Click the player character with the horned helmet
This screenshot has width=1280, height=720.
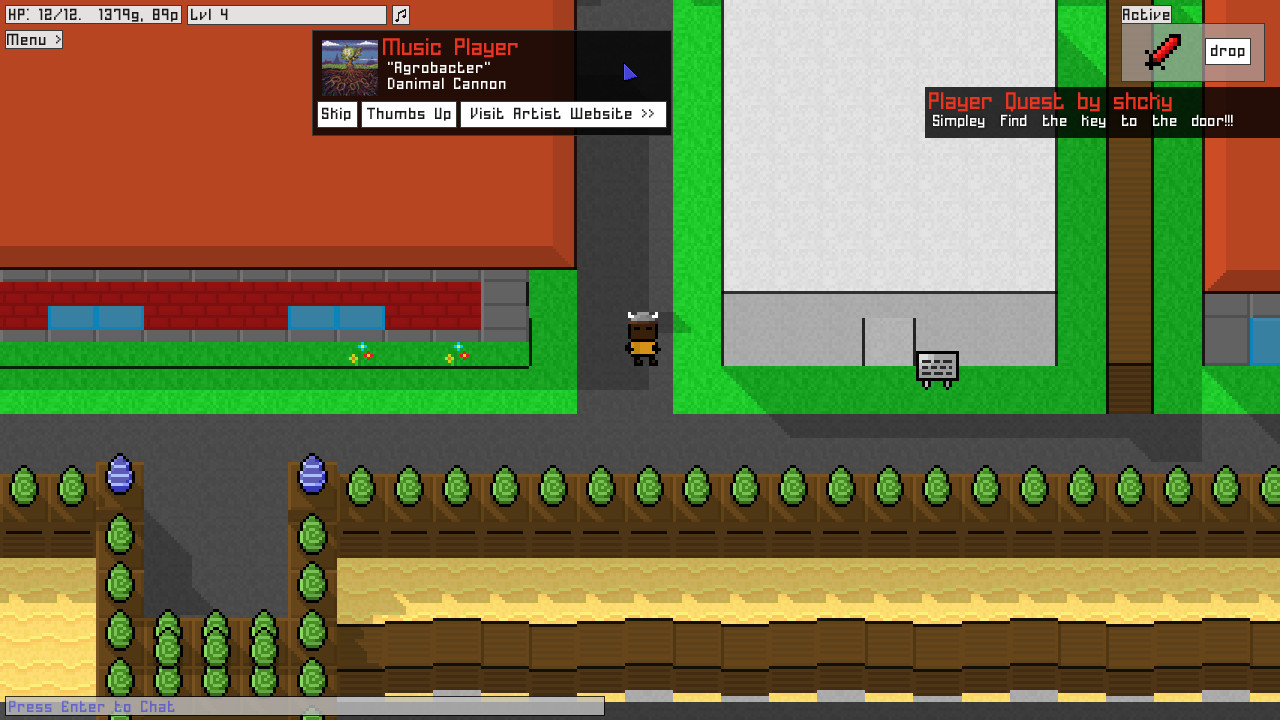point(641,340)
